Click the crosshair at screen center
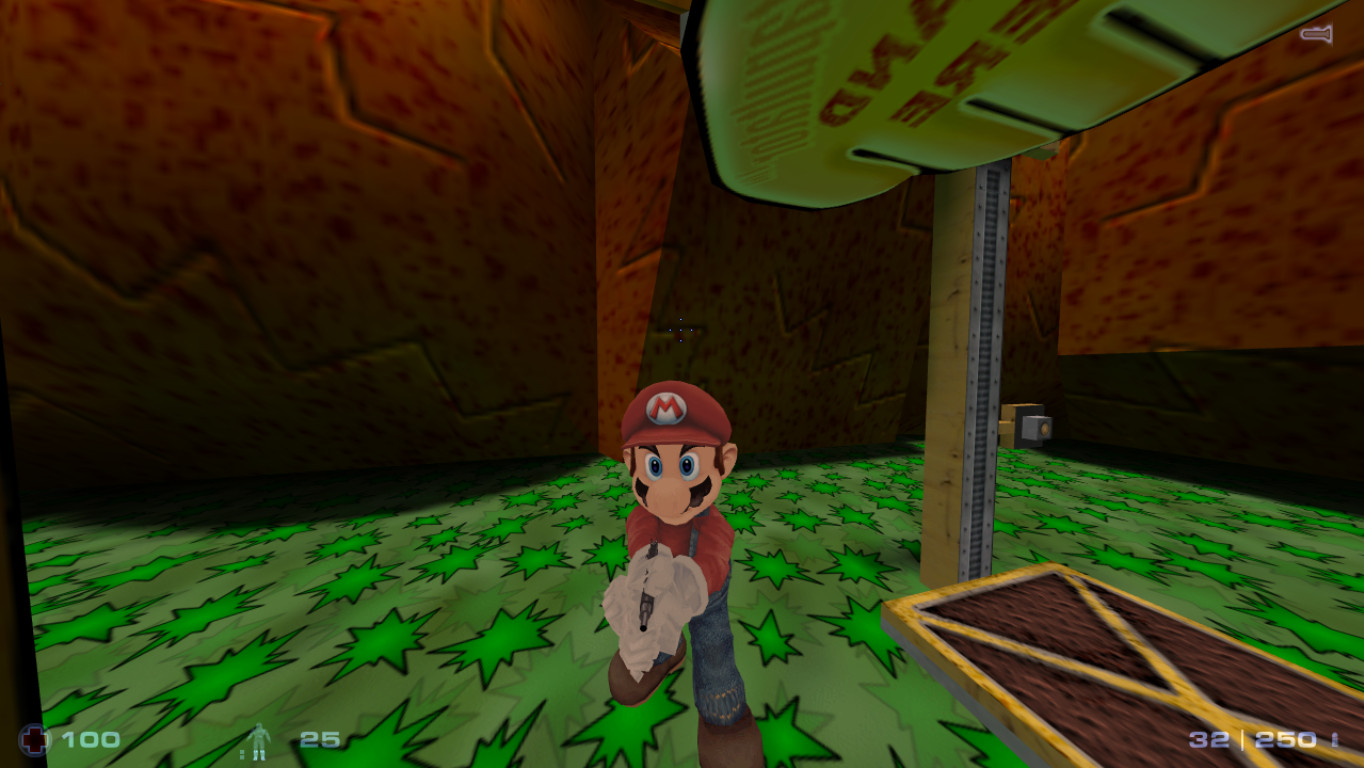The width and height of the screenshot is (1364, 768). pyautogui.click(x=680, y=330)
